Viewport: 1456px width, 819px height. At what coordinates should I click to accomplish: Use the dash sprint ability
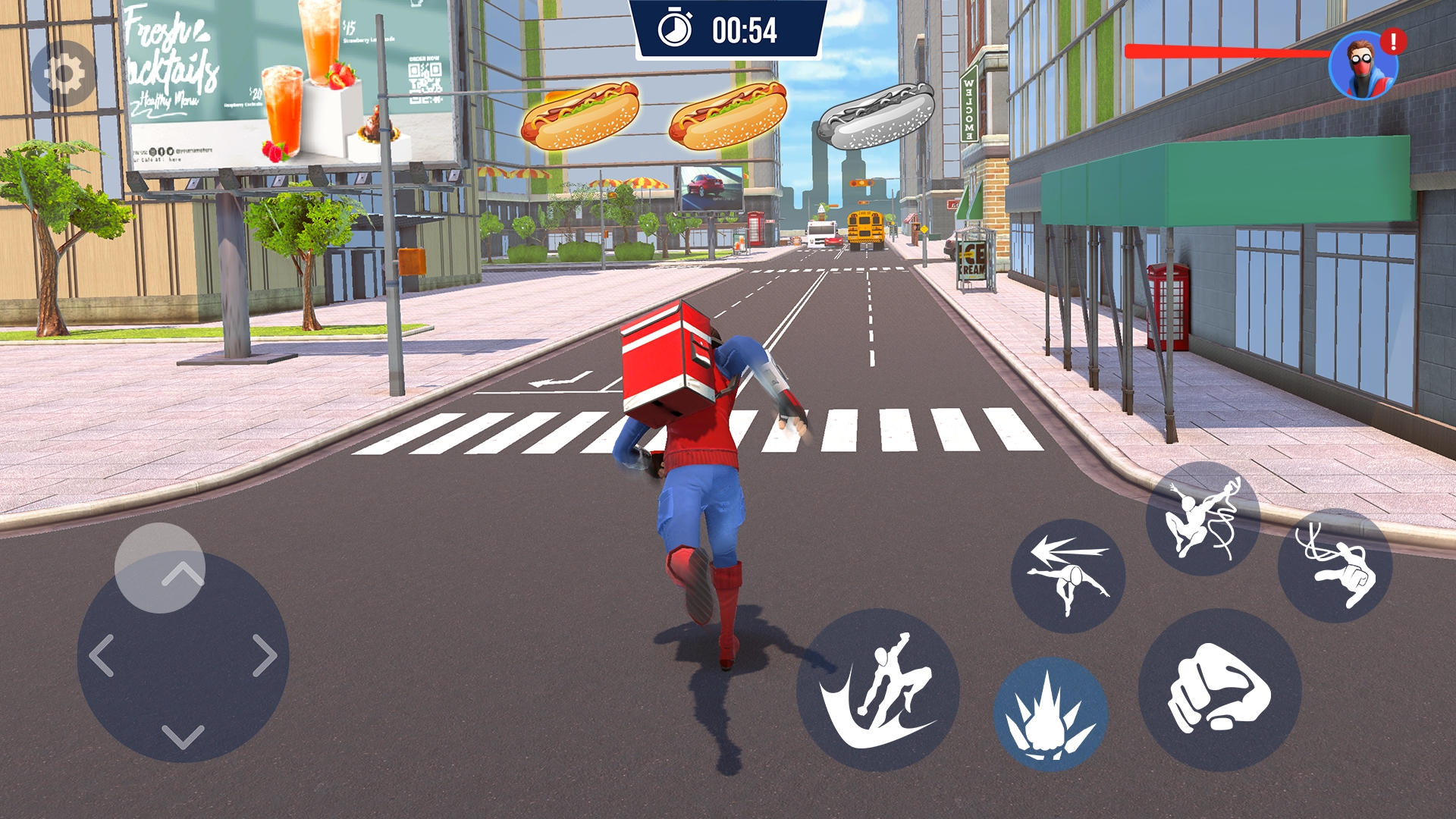click(1068, 576)
